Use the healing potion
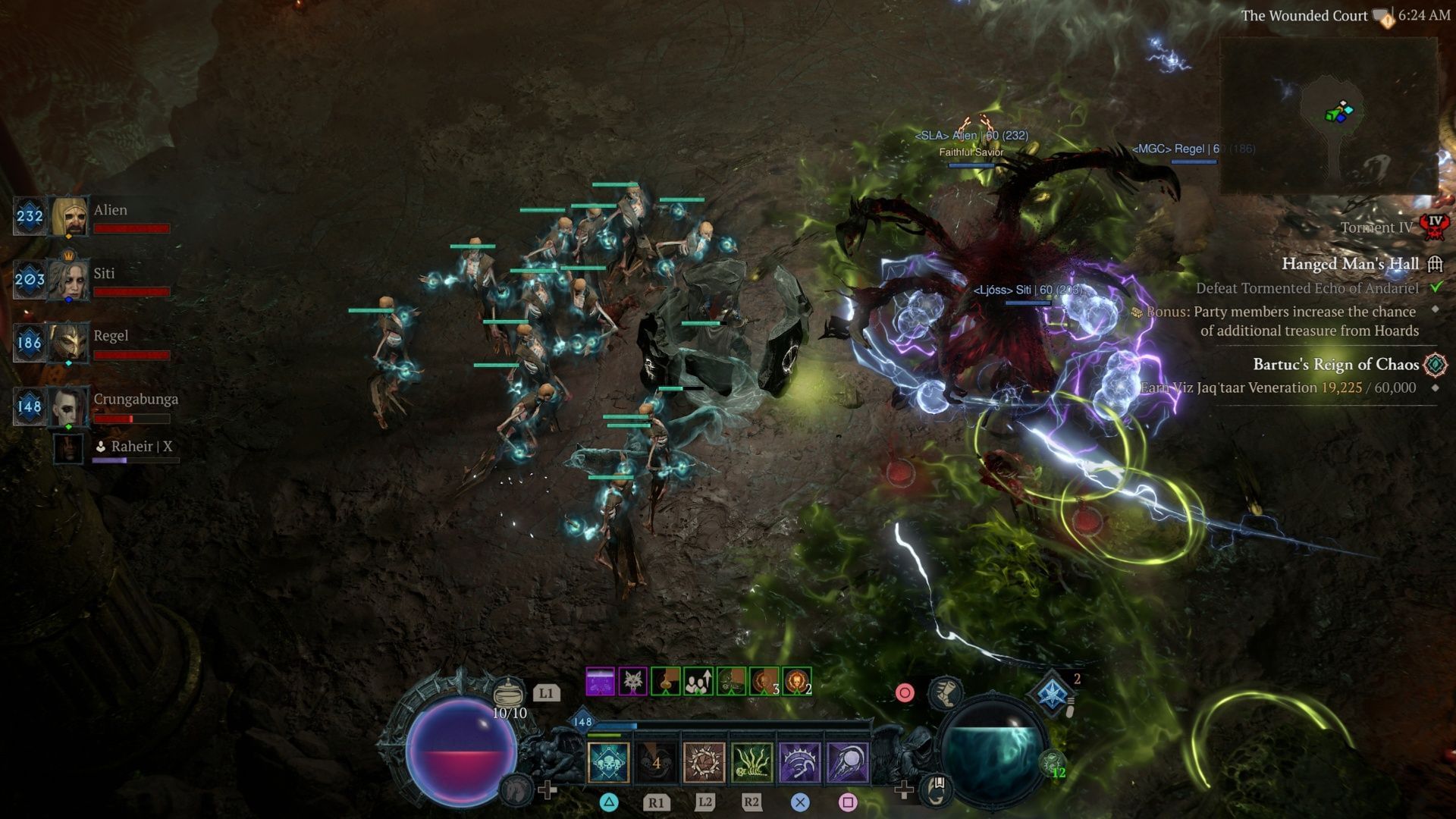1456x819 pixels. coord(509,693)
